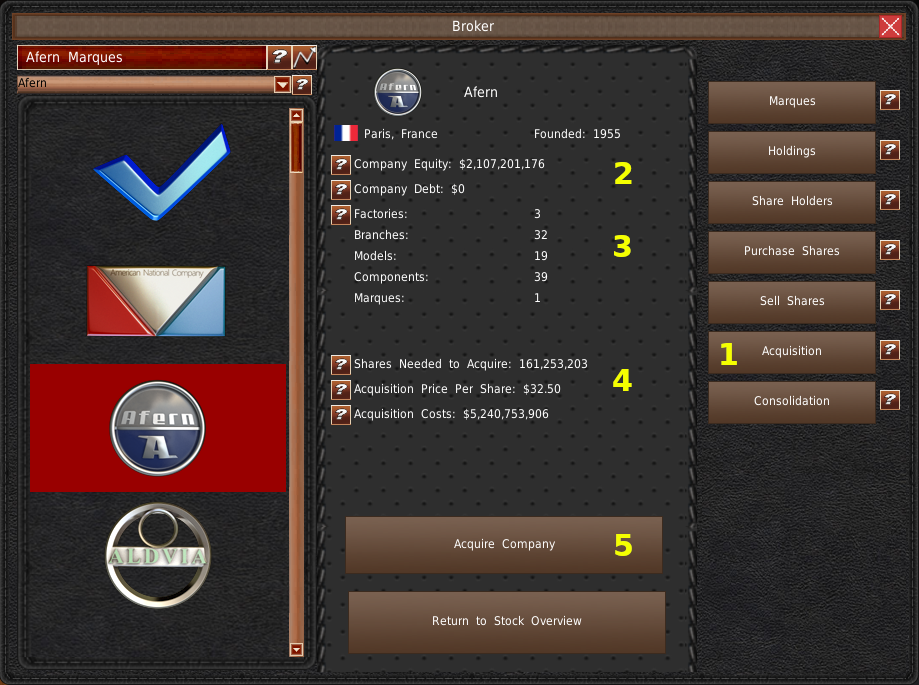919x685 pixels.
Task: Choose the American National Company logo
Action: (x=156, y=300)
